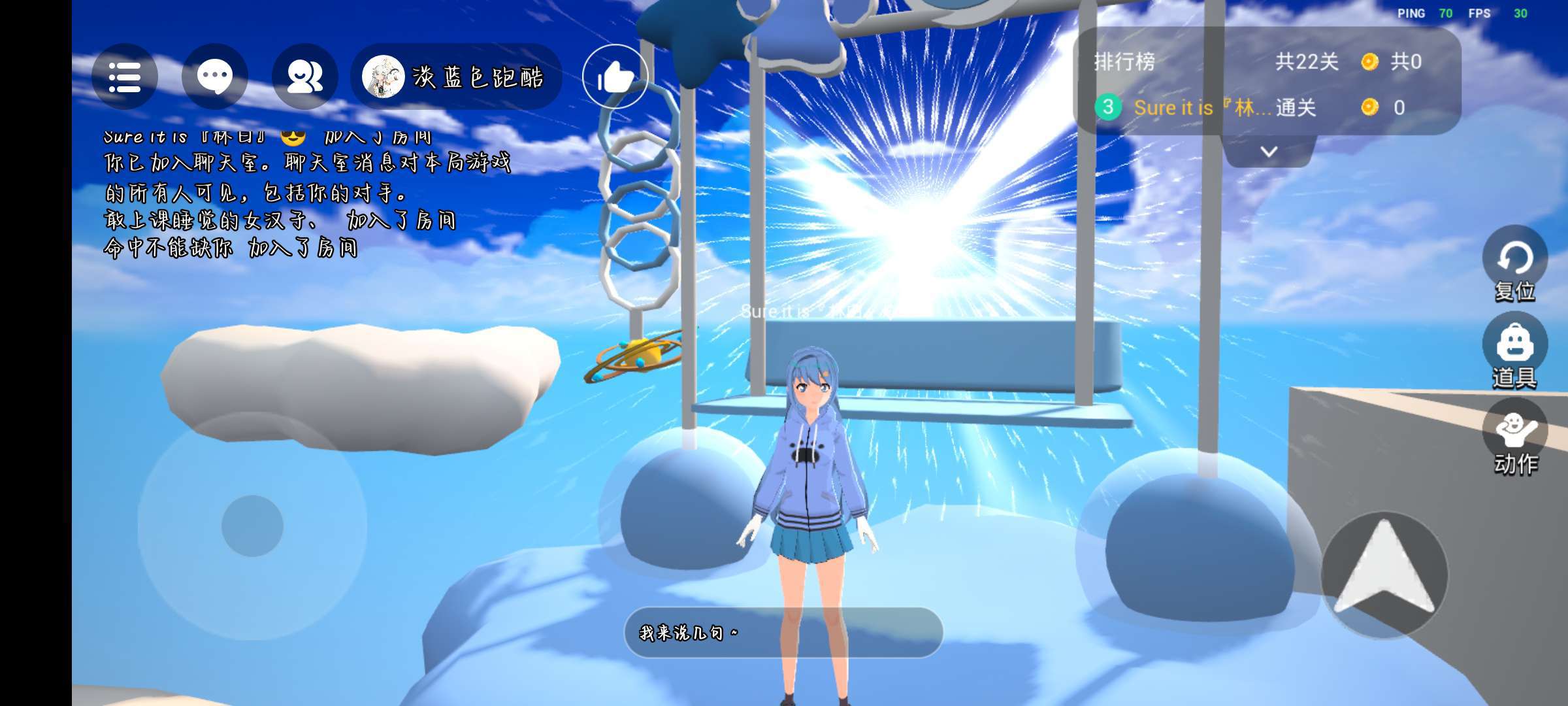1568x706 pixels.
Task: Tap the virtual joystick thumb
Action: pyautogui.click(x=252, y=526)
